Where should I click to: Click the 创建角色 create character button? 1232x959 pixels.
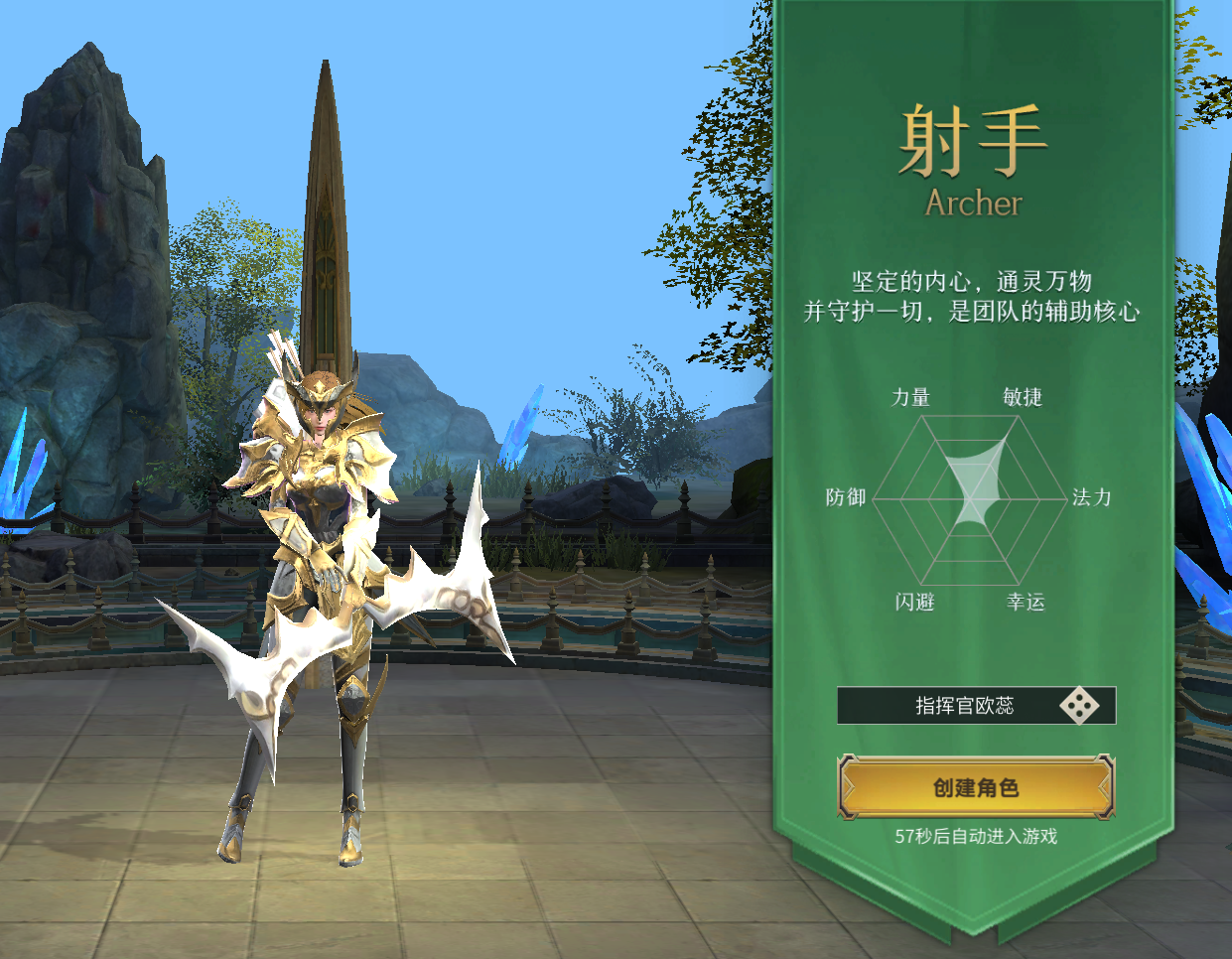[976, 787]
